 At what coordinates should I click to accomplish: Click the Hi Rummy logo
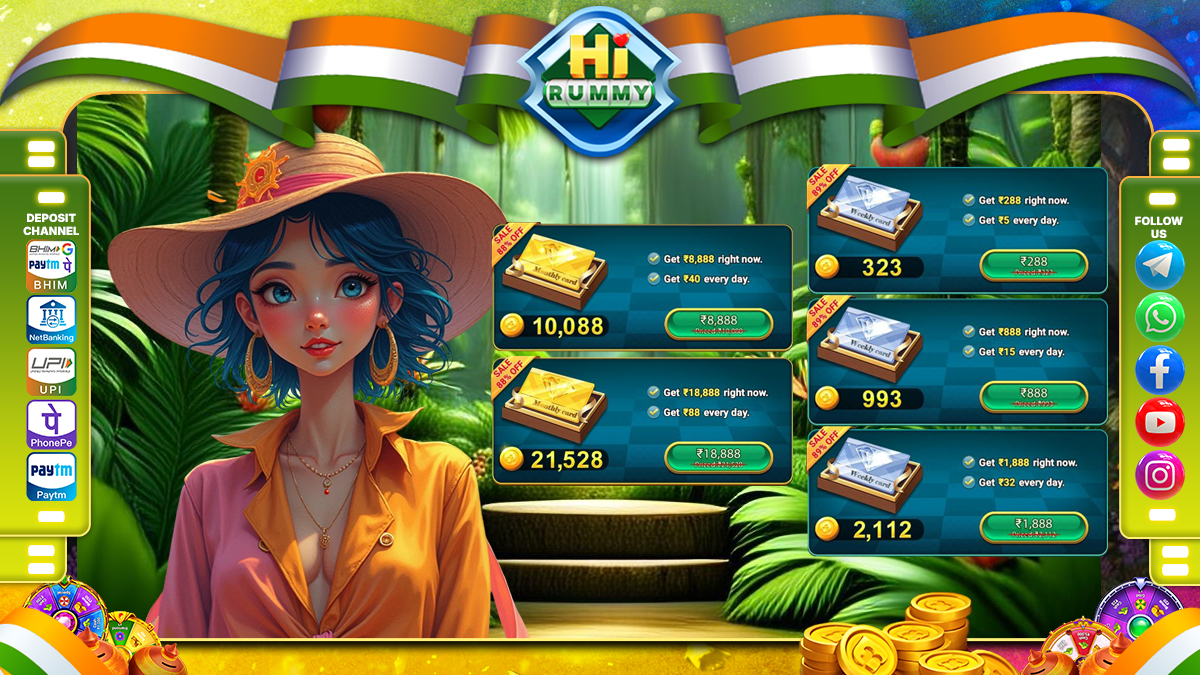point(599,82)
